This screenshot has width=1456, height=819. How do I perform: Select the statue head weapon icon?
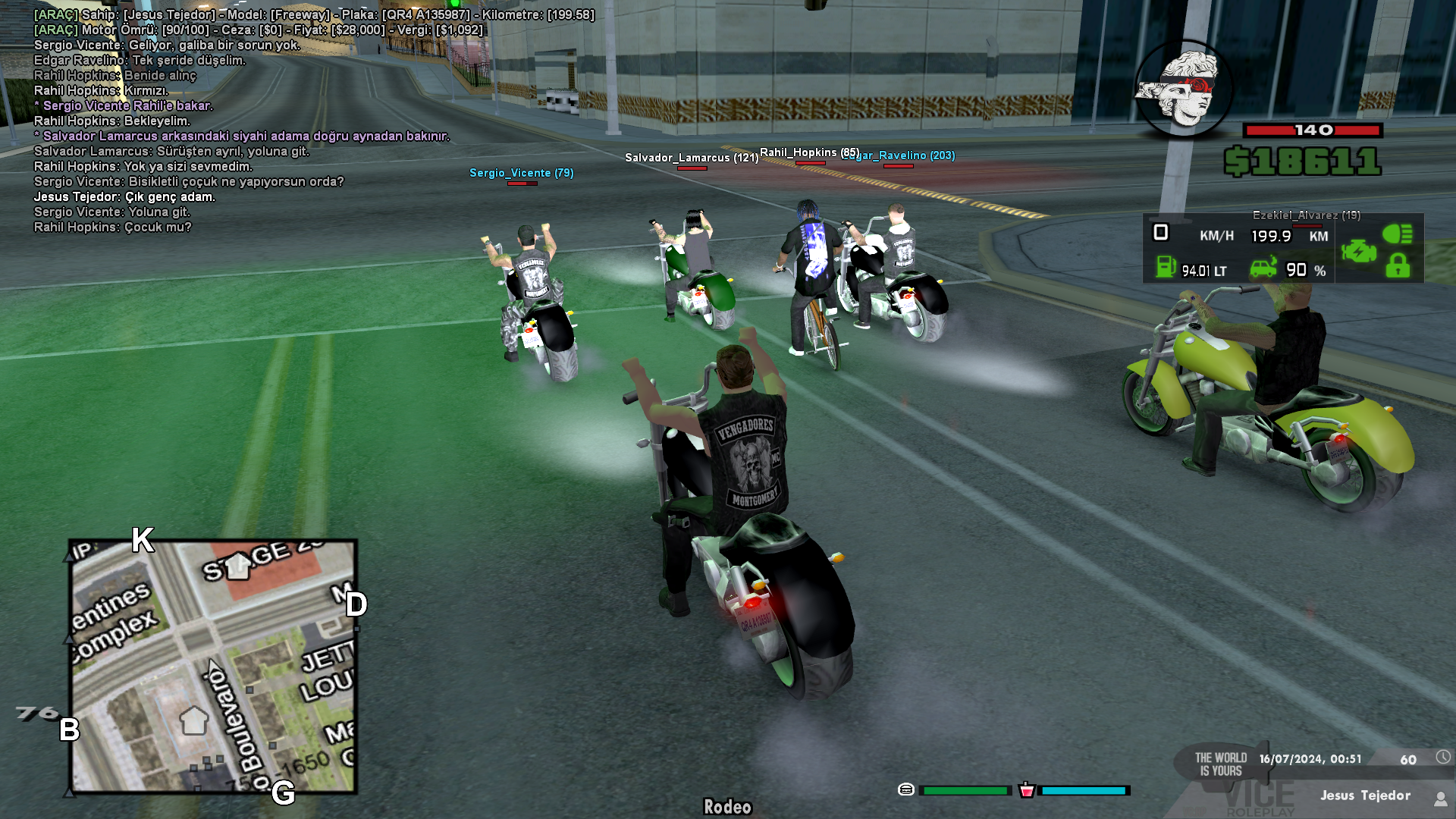coord(1183,89)
